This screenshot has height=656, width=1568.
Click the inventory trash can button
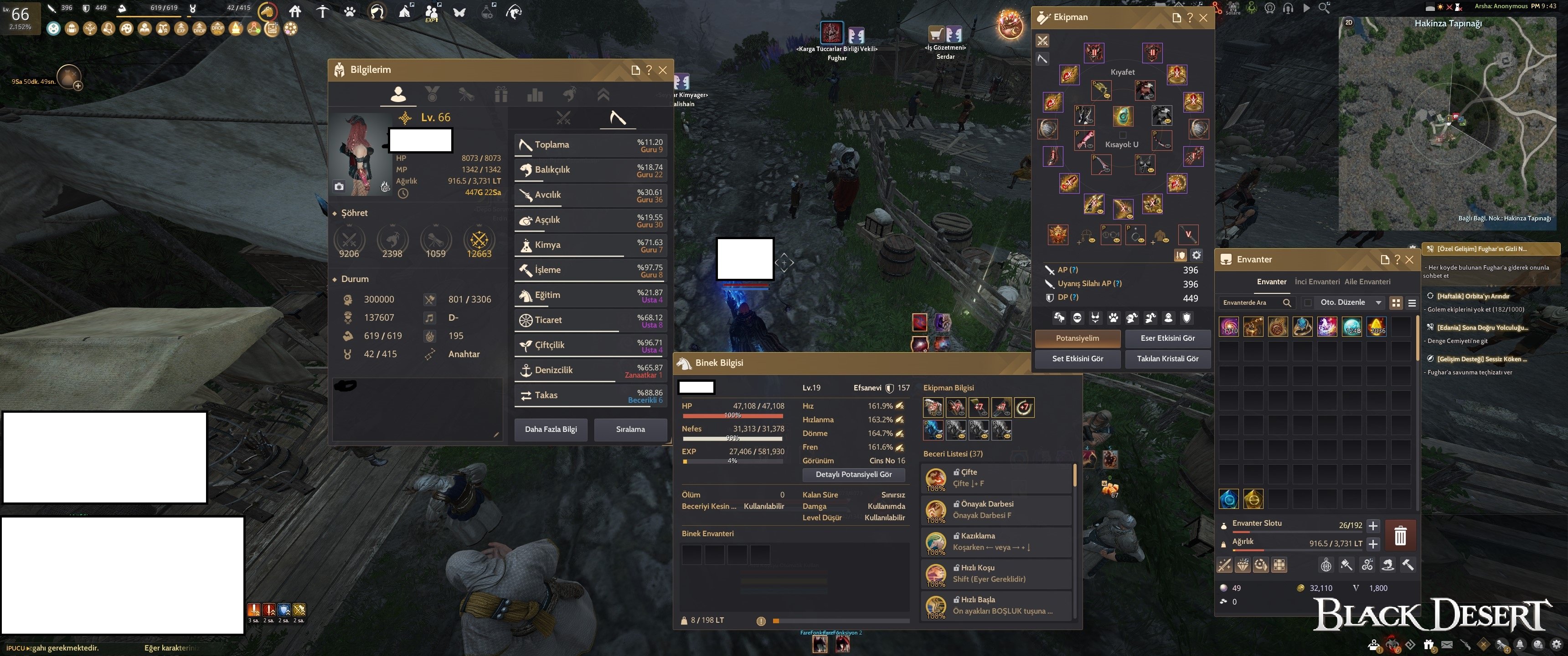pos(1400,535)
